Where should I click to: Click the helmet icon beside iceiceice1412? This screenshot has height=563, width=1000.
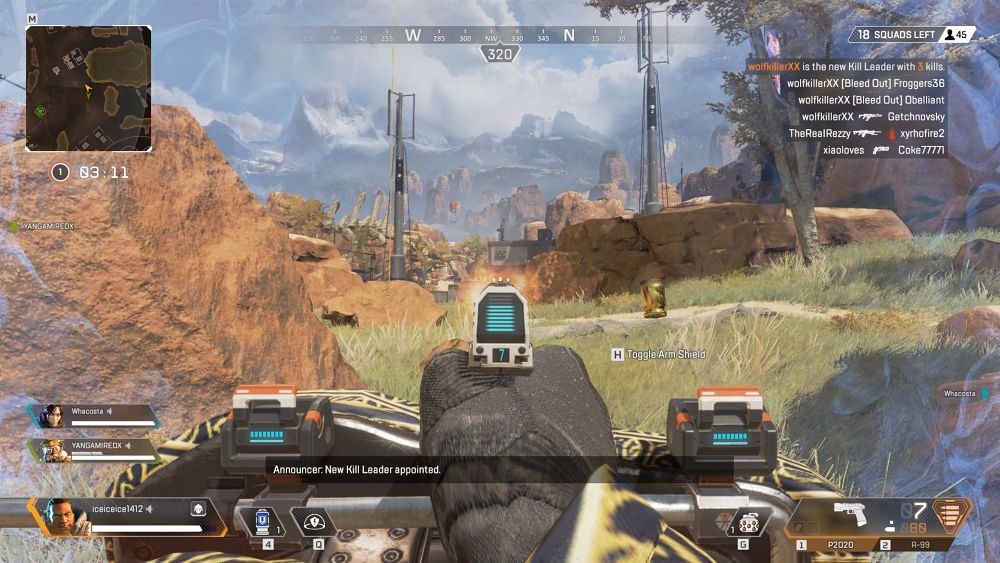[x=198, y=509]
